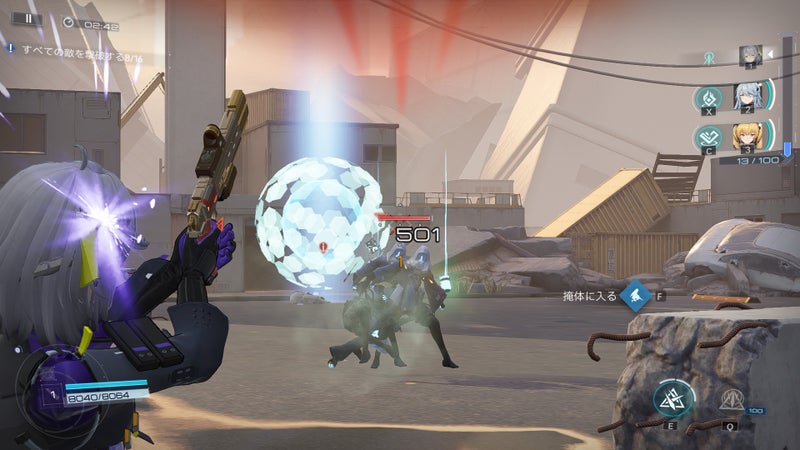Switch to the blue-haired character portrait
Image resolution: width=800 pixels, height=450 pixels.
(x=748, y=97)
